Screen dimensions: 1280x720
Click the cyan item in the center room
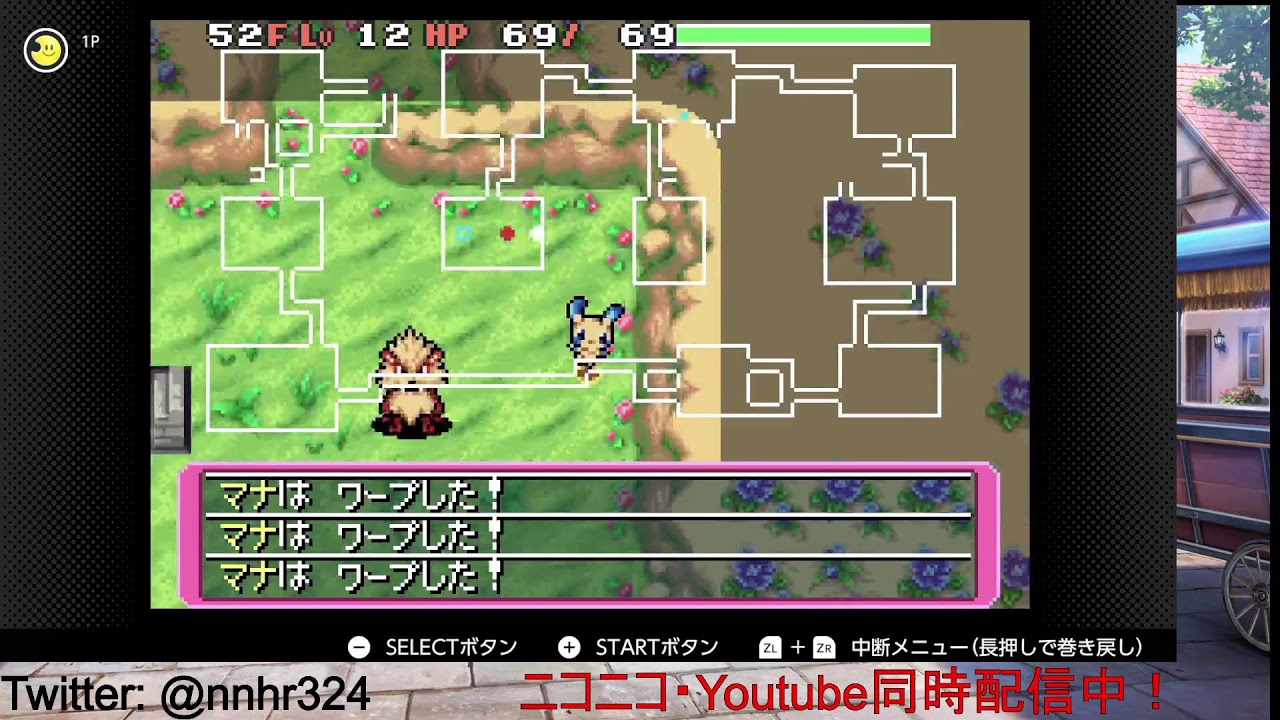tap(464, 230)
